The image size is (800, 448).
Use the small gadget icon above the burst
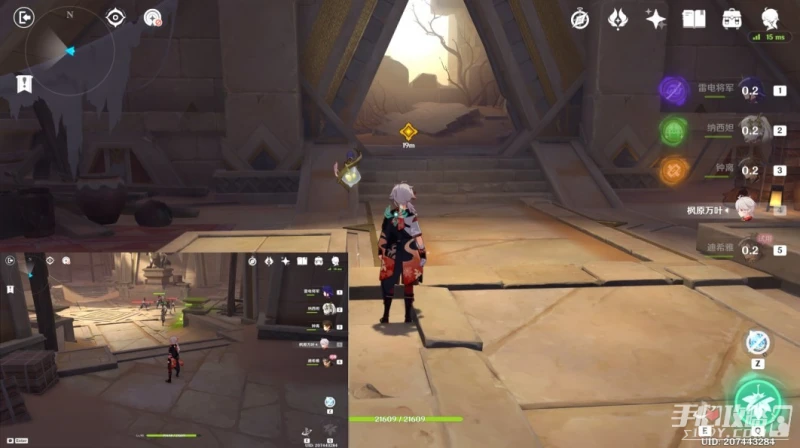pyautogui.click(x=757, y=342)
